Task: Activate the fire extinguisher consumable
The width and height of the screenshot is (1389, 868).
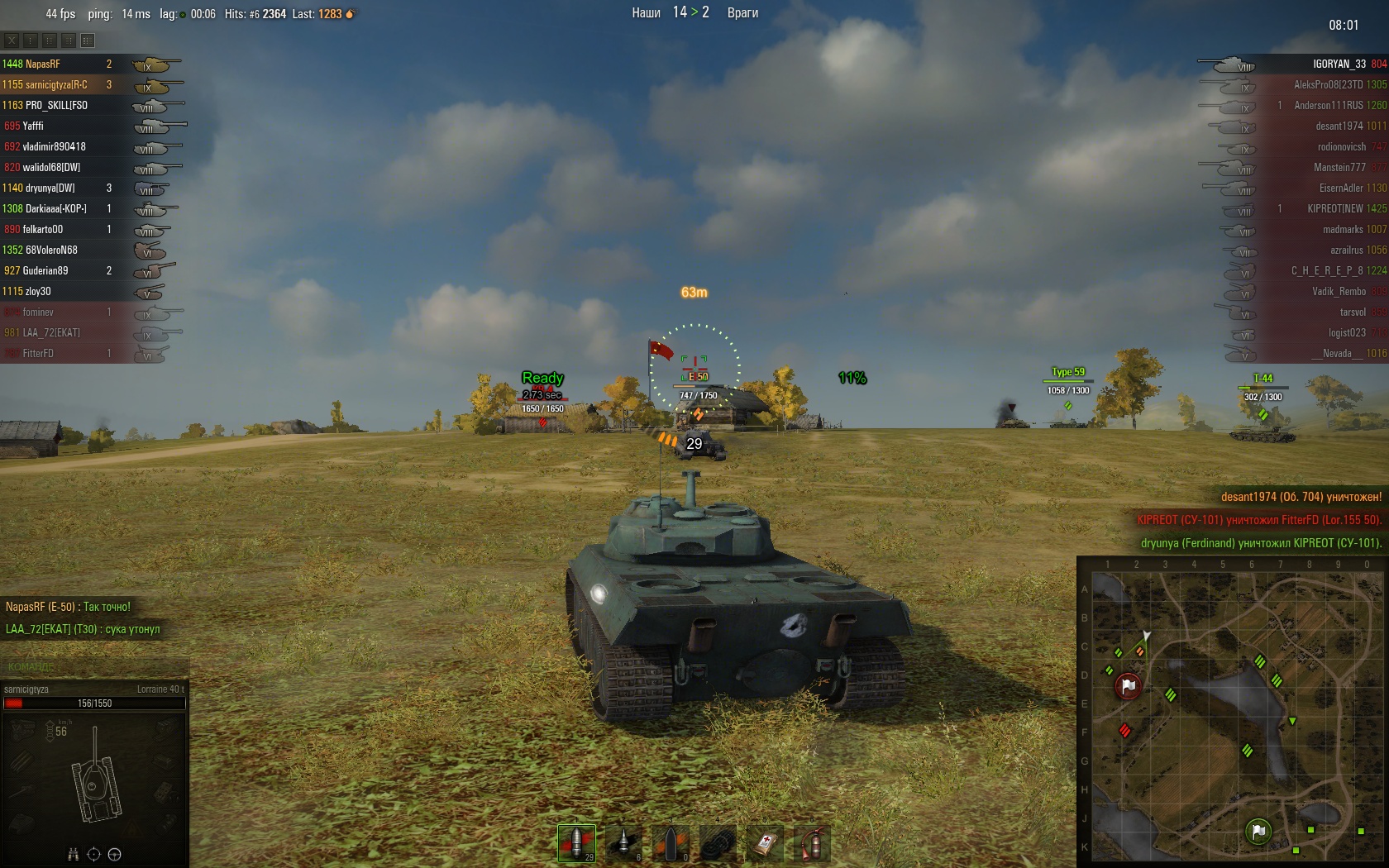Action: coord(812,842)
